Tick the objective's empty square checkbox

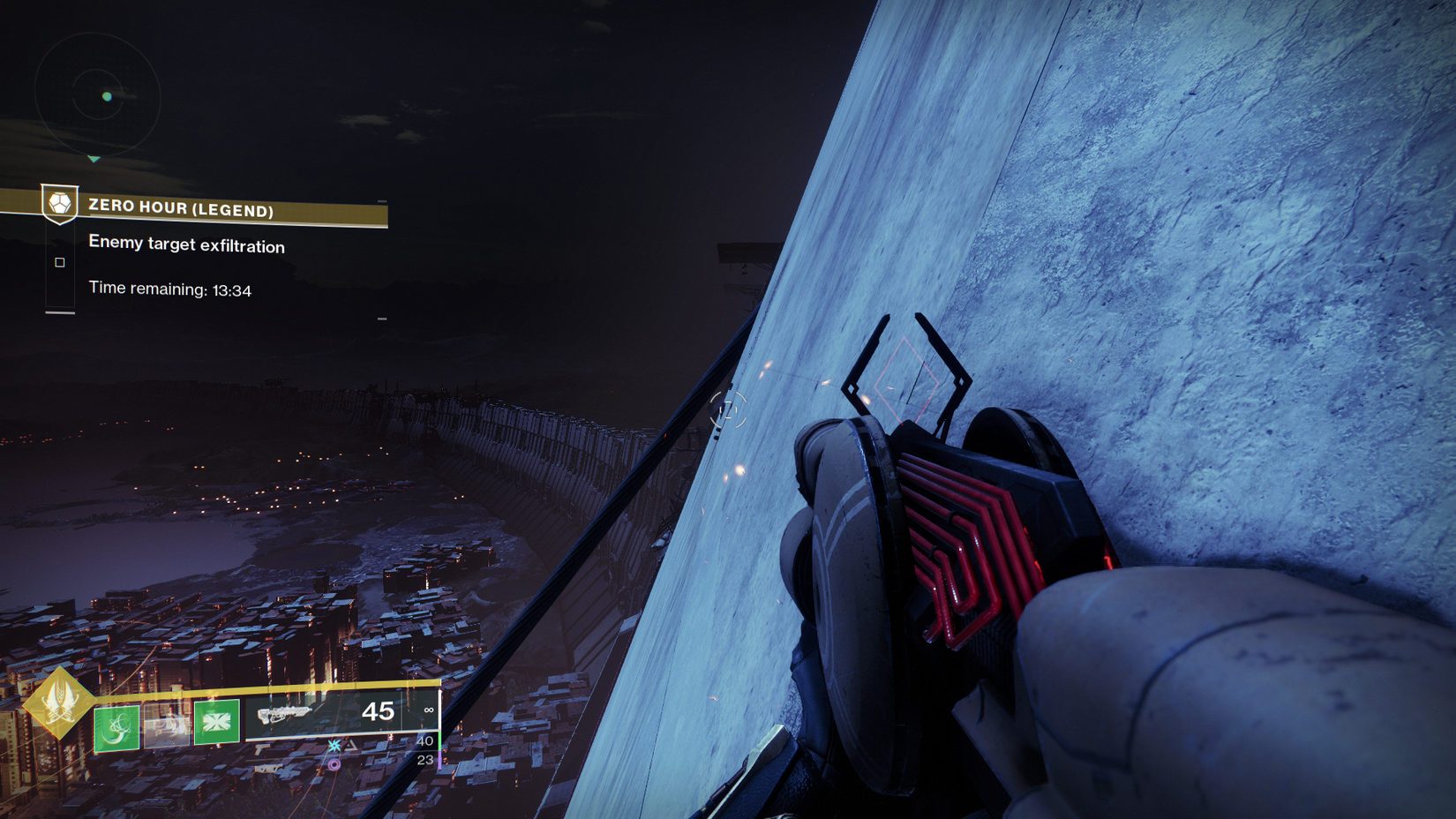[60, 262]
